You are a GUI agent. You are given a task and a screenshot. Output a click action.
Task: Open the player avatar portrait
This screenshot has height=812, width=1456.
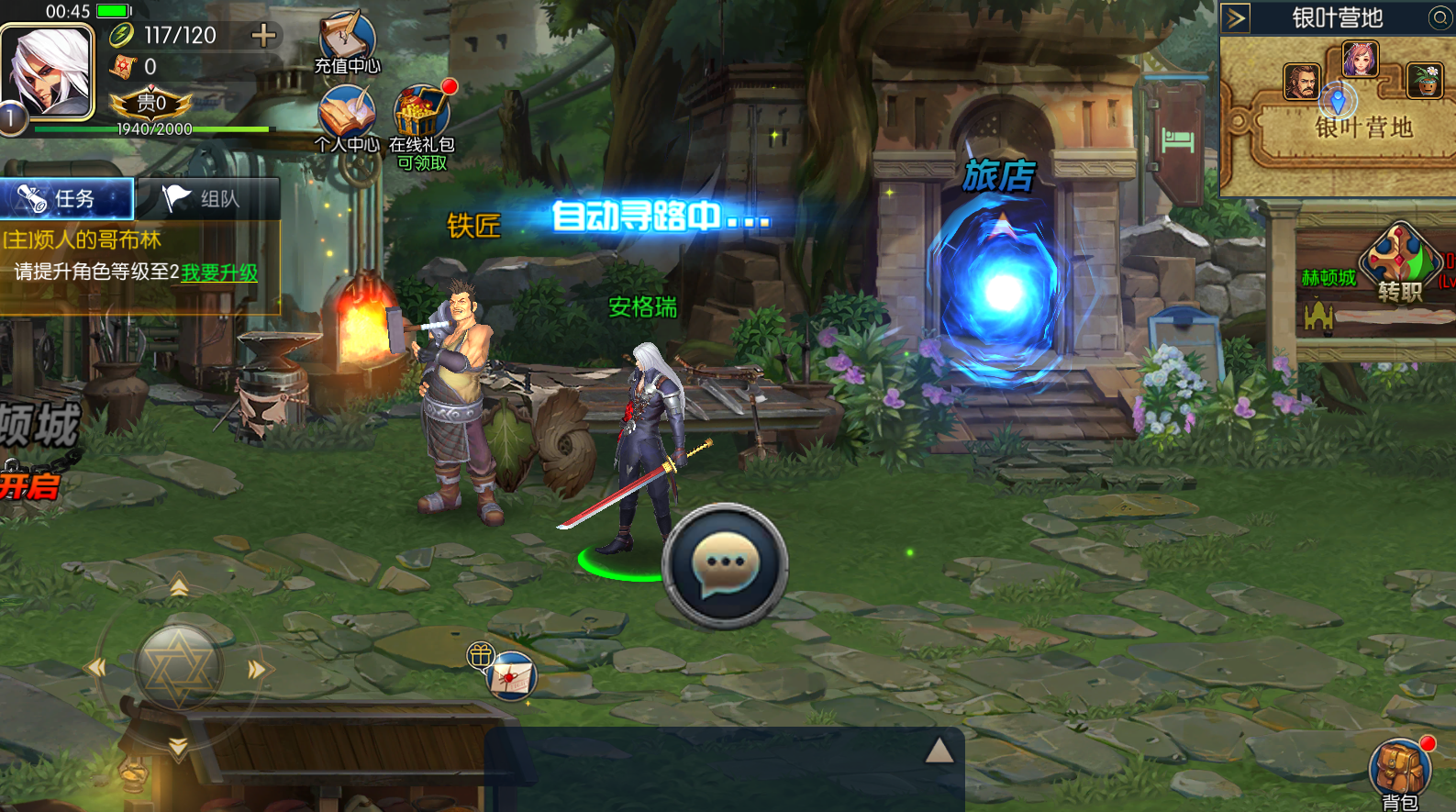click(48, 72)
